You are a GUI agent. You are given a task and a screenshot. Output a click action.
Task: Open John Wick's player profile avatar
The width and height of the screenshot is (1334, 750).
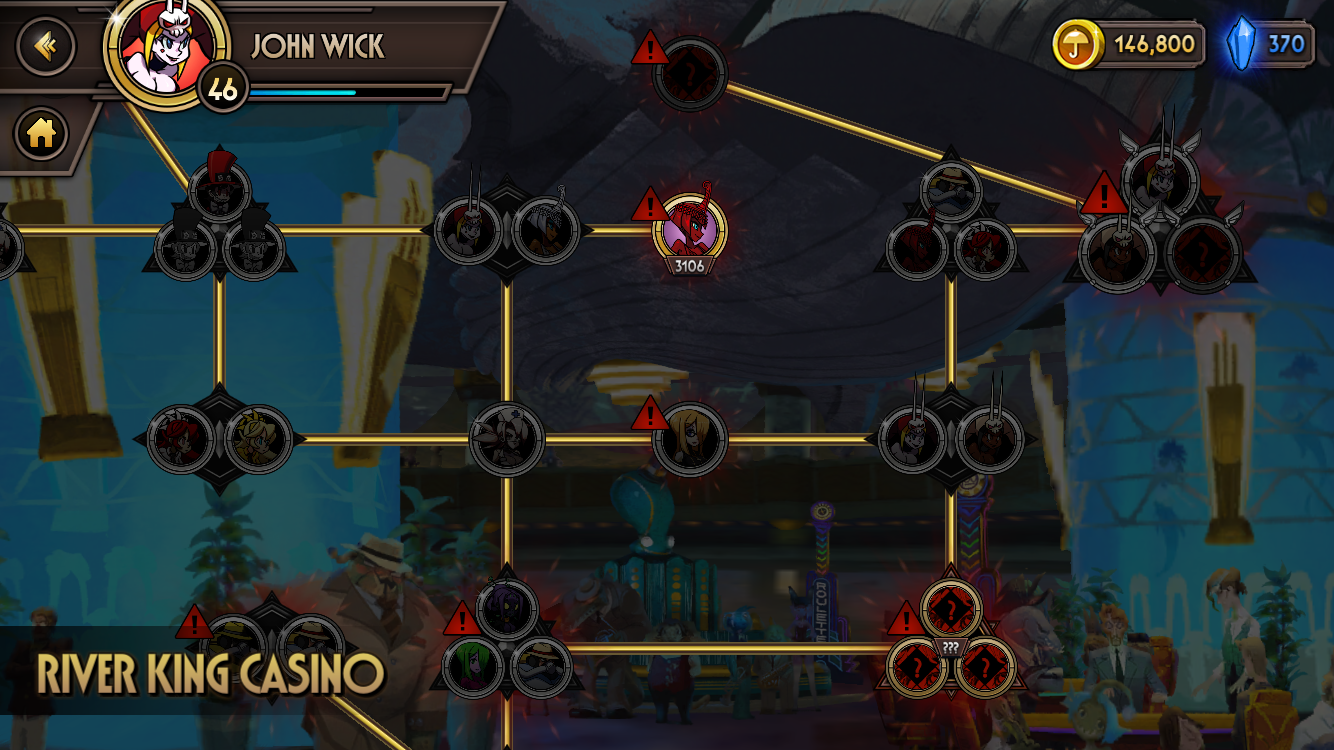166,52
